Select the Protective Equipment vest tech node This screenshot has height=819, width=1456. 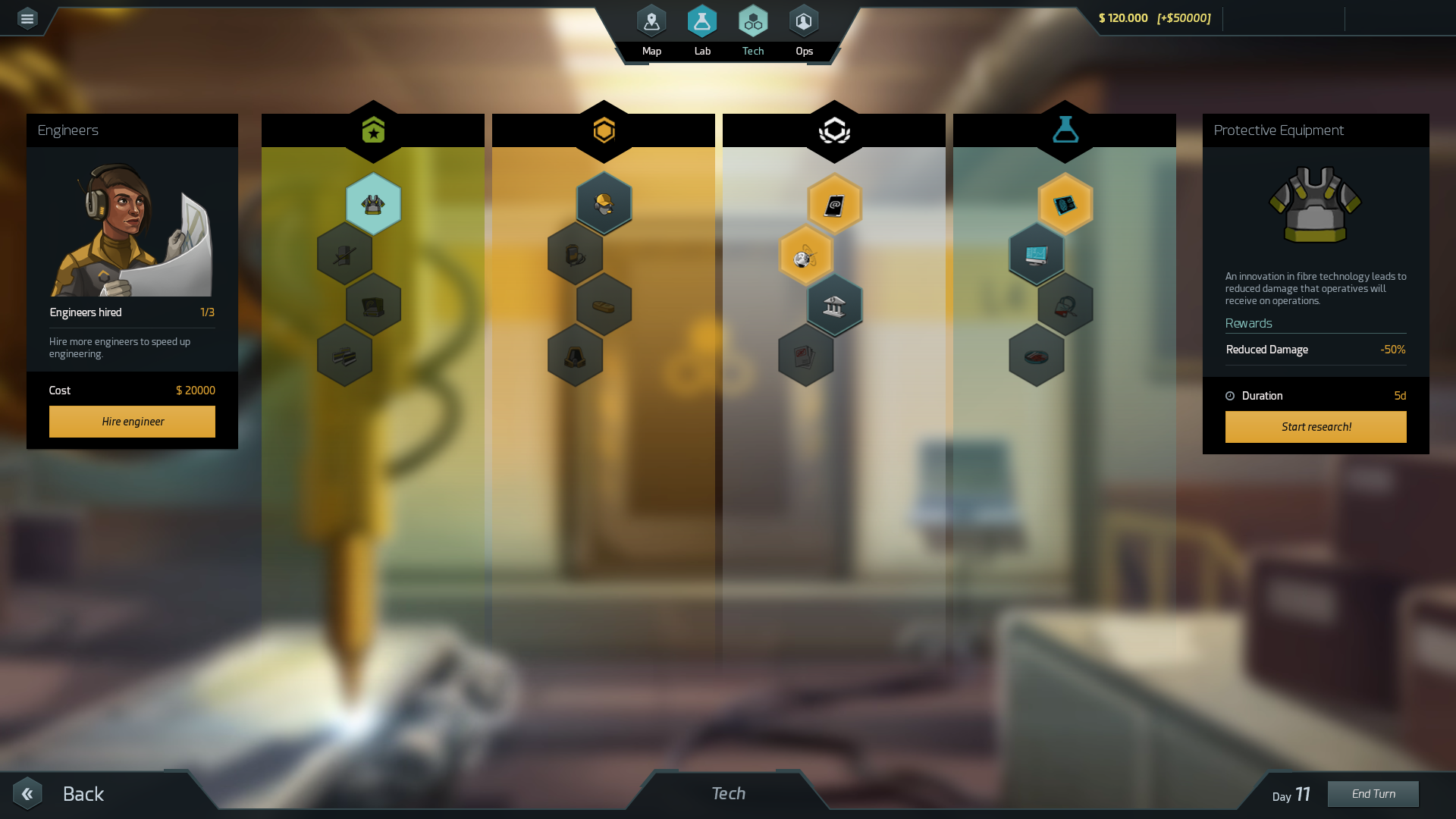373,202
